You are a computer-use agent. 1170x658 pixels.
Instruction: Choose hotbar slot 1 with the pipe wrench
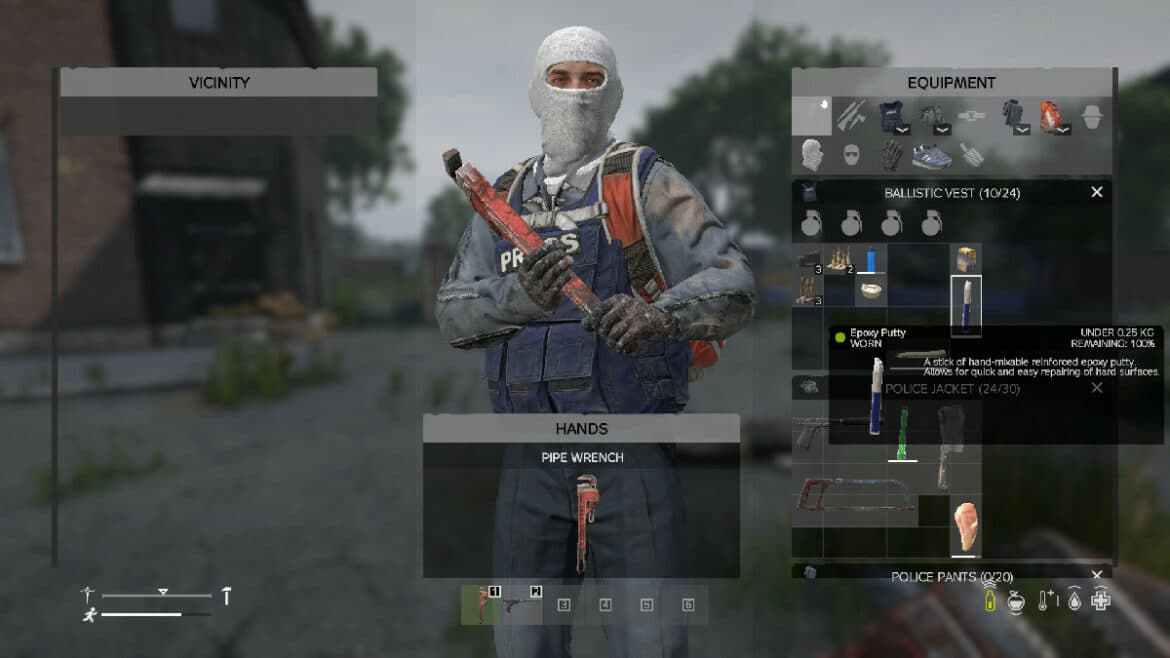481,605
